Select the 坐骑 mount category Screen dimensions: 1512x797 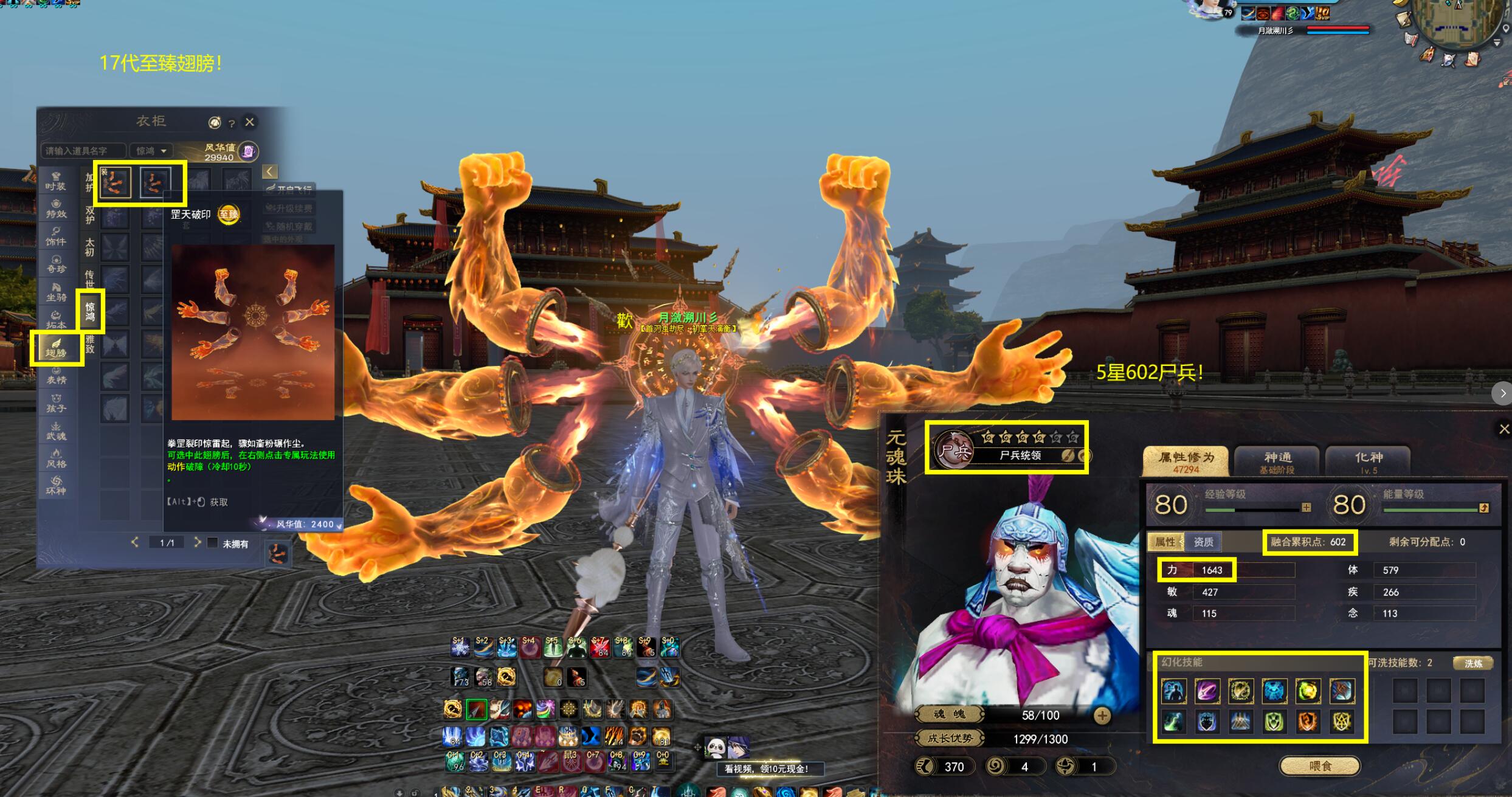[56, 292]
